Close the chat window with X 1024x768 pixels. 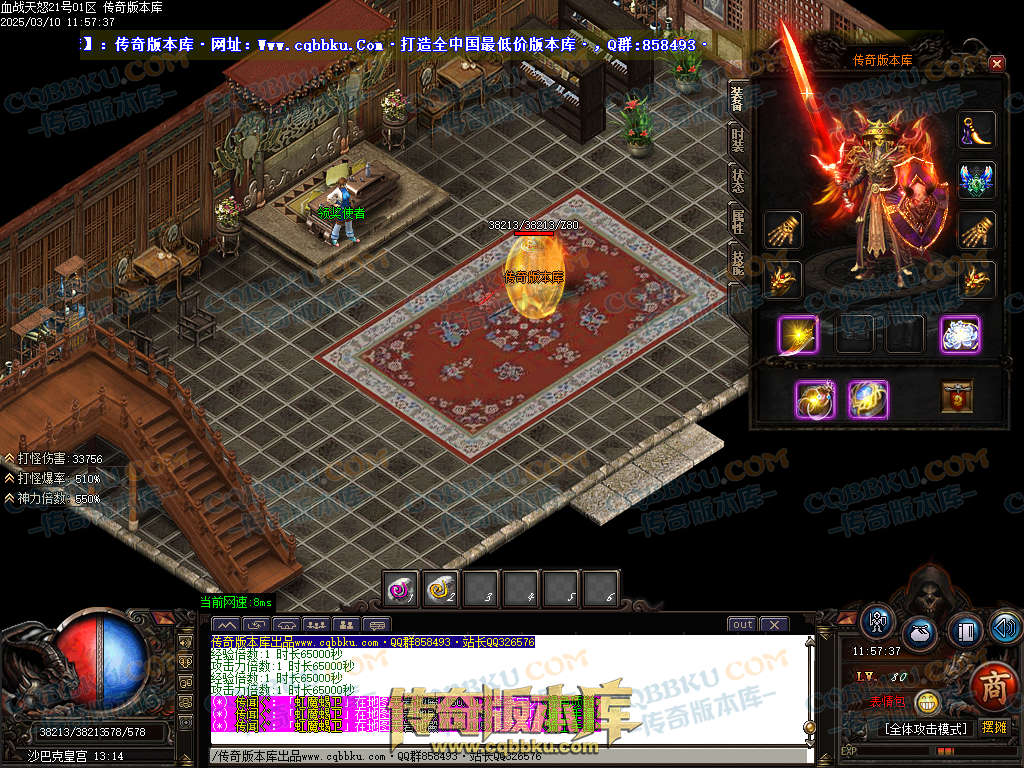tap(773, 625)
